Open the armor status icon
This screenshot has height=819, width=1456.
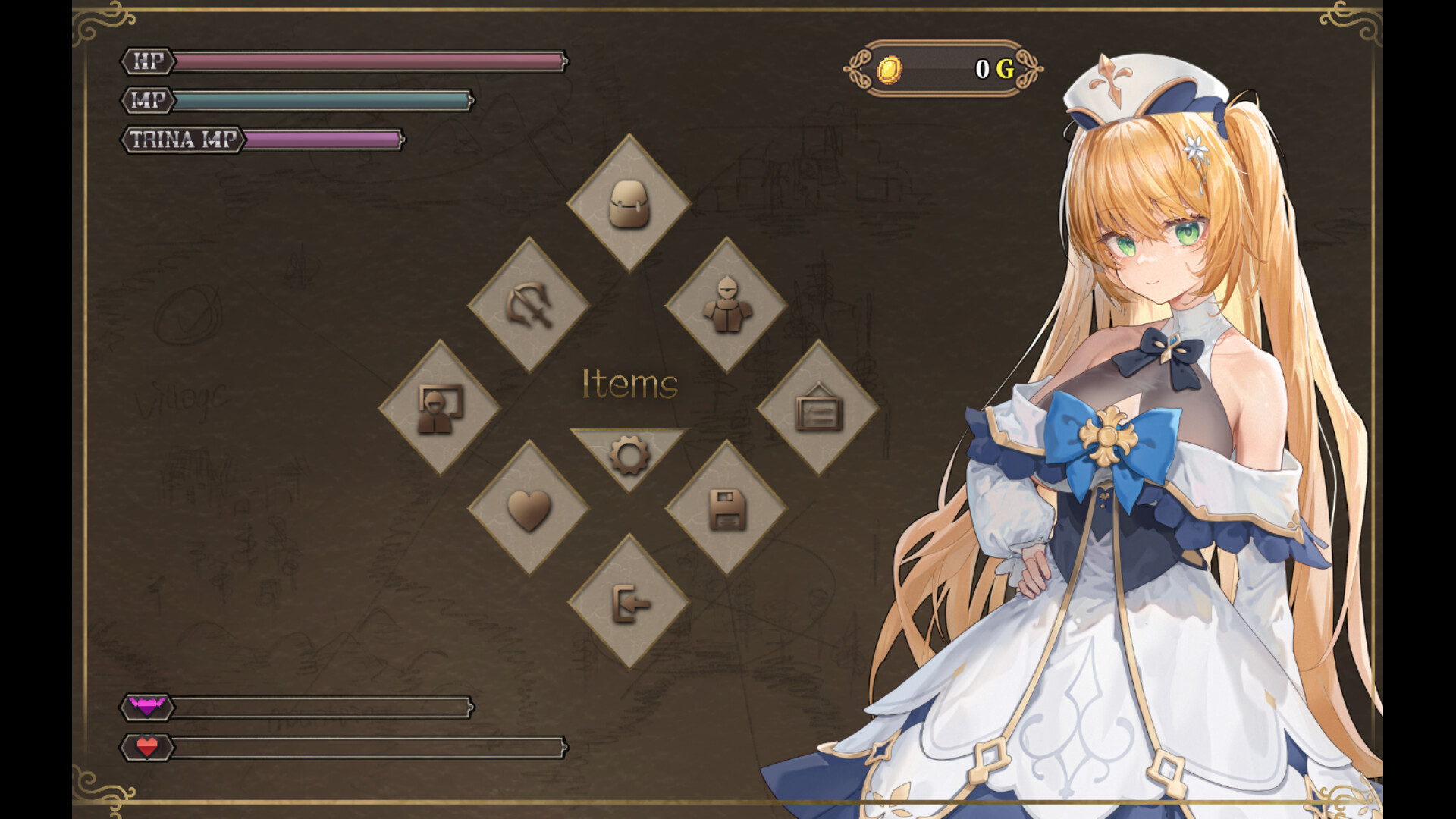pyautogui.click(x=728, y=306)
